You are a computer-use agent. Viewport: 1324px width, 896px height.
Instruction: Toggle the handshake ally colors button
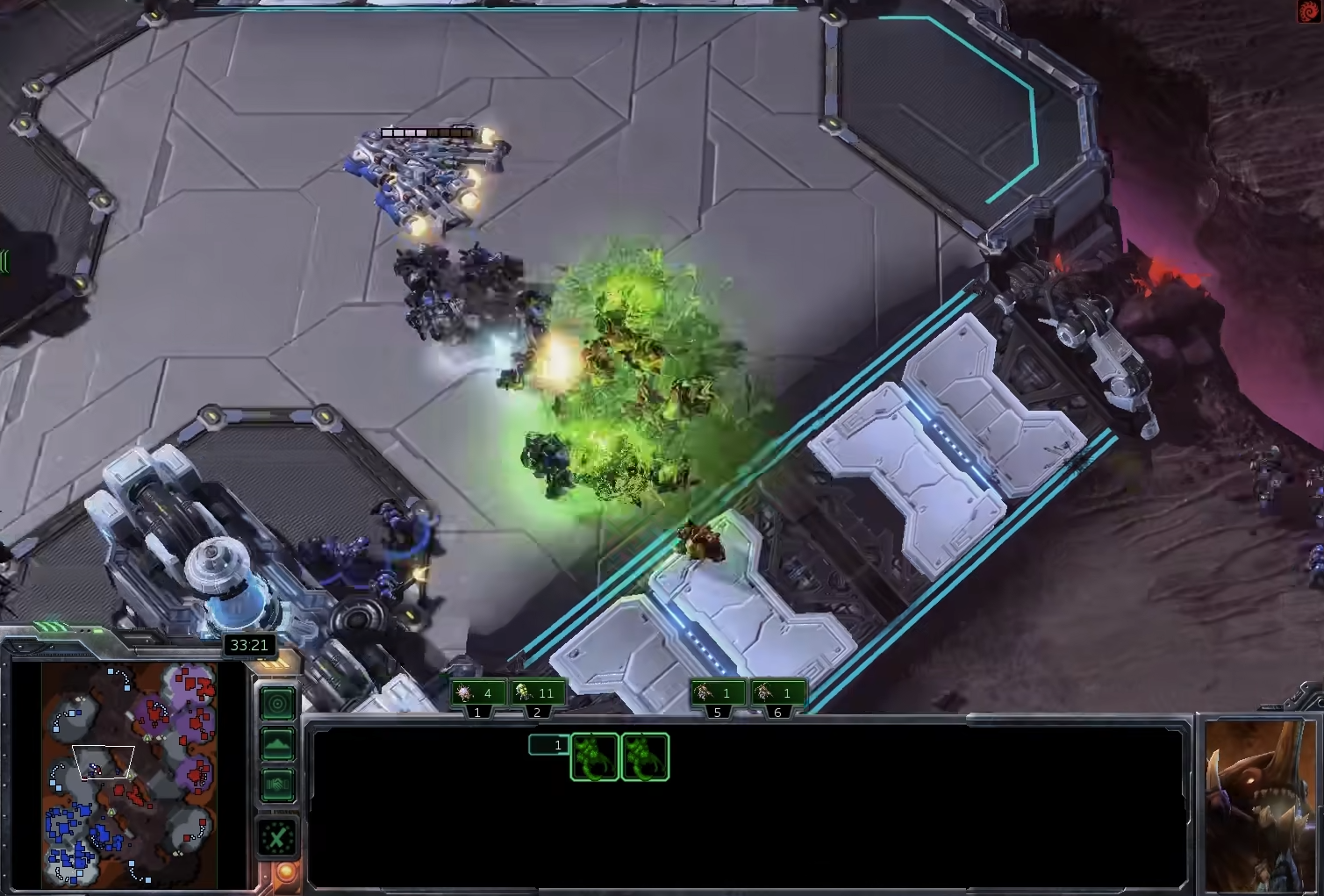277,785
